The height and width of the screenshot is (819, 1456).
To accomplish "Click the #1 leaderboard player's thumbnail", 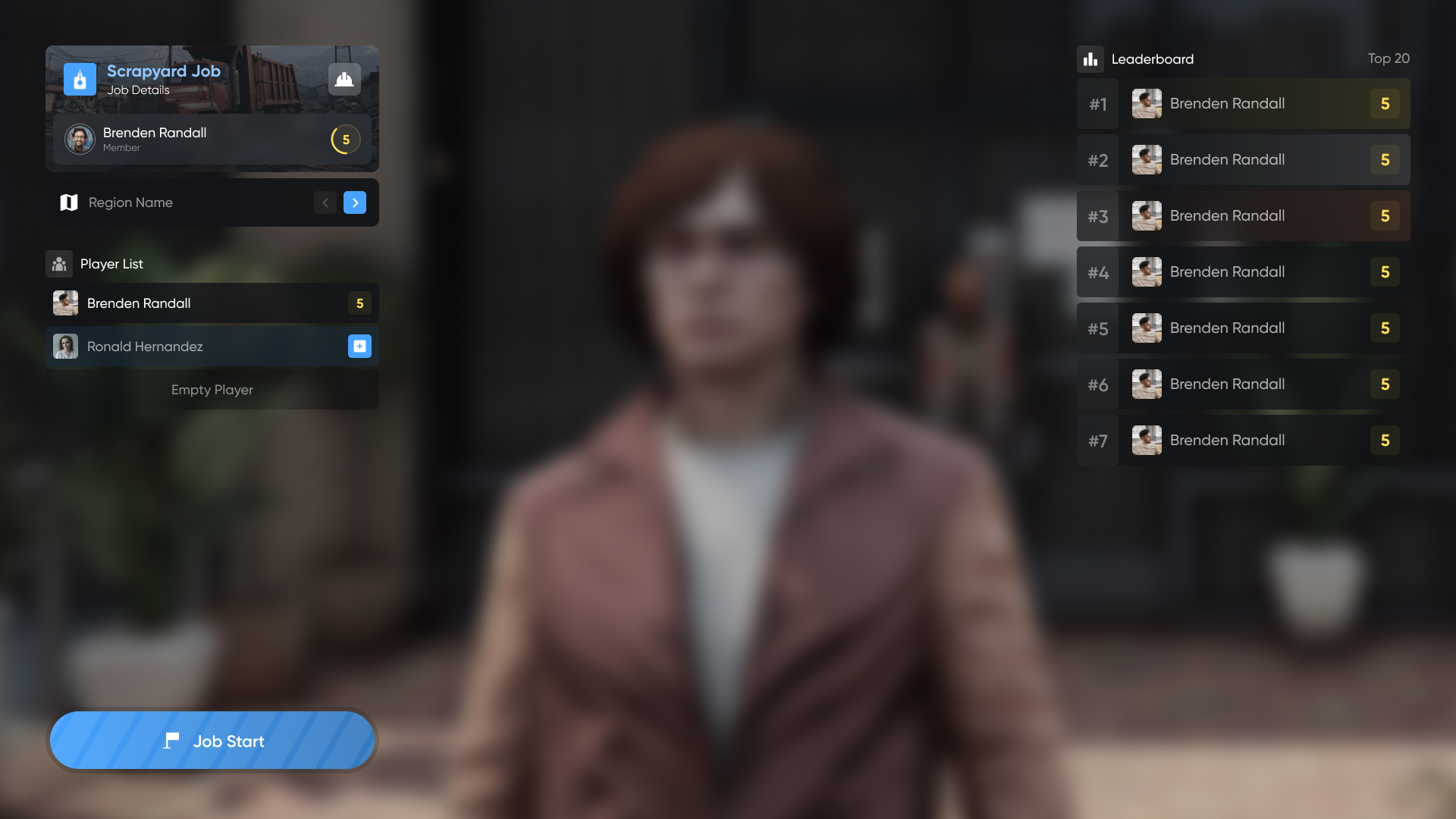I will [x=1147, y=103].
